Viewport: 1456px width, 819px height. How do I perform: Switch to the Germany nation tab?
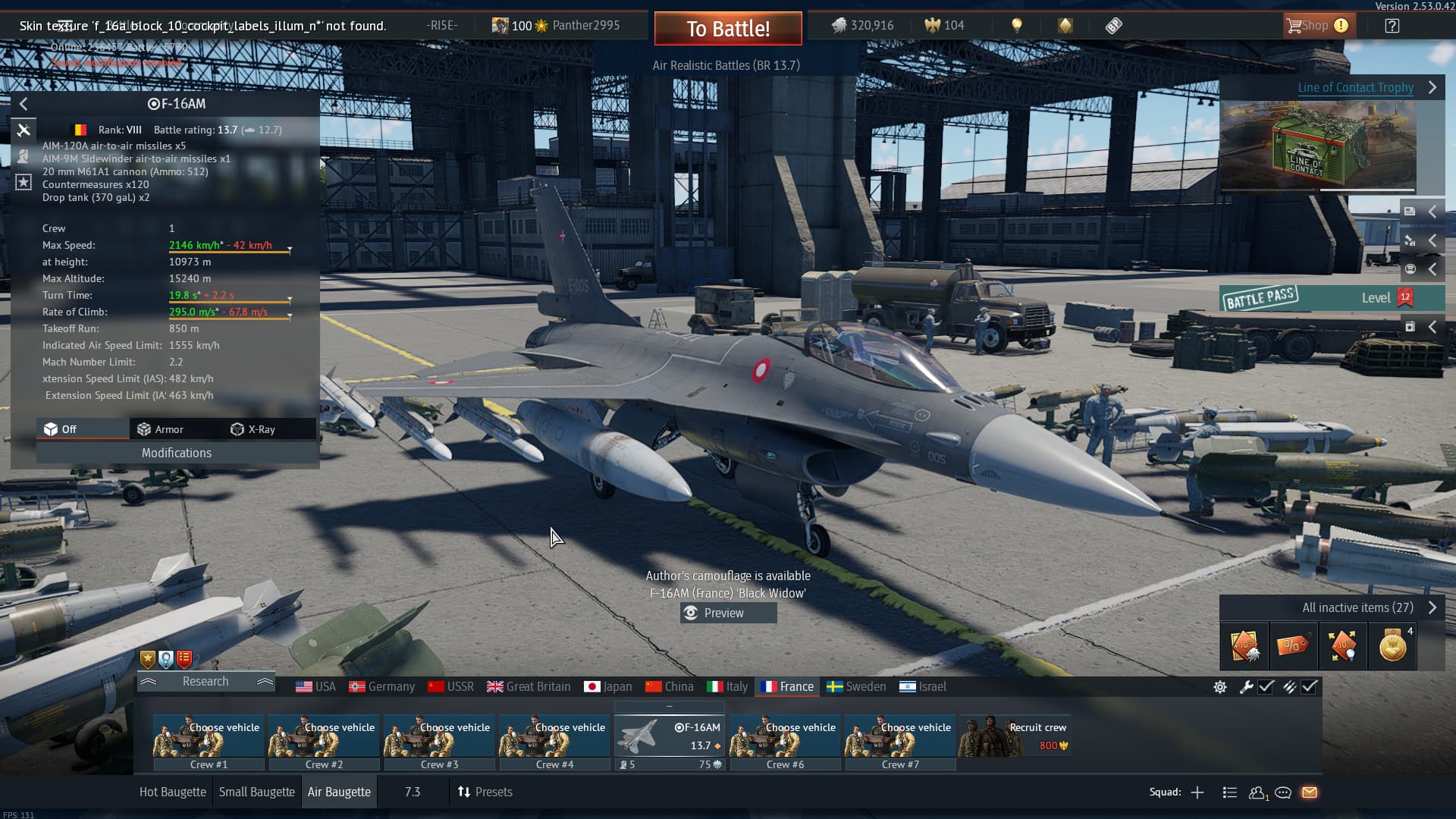(381, 686)
